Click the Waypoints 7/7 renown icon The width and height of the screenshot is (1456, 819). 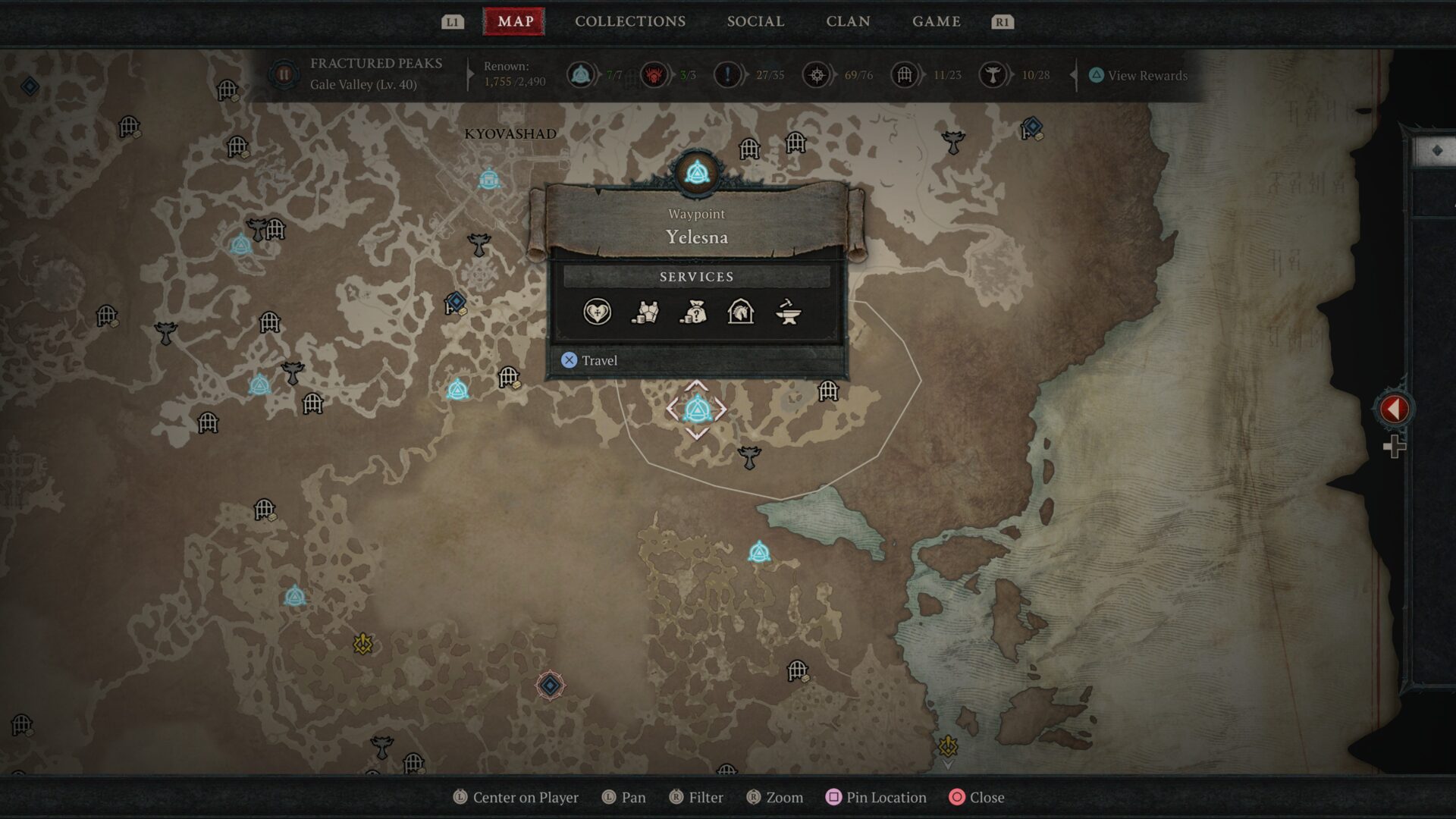581,76
